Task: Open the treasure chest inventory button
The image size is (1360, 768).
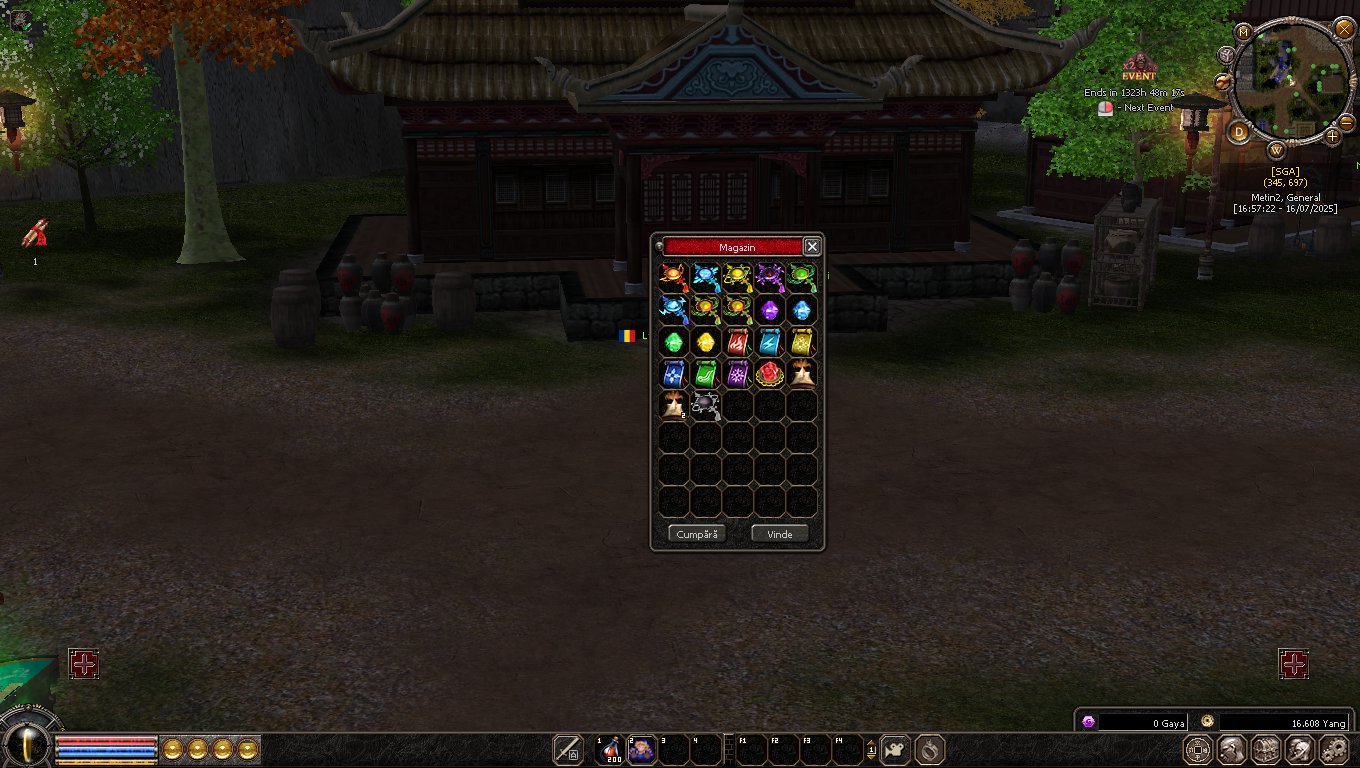Action: (1266, 749)
